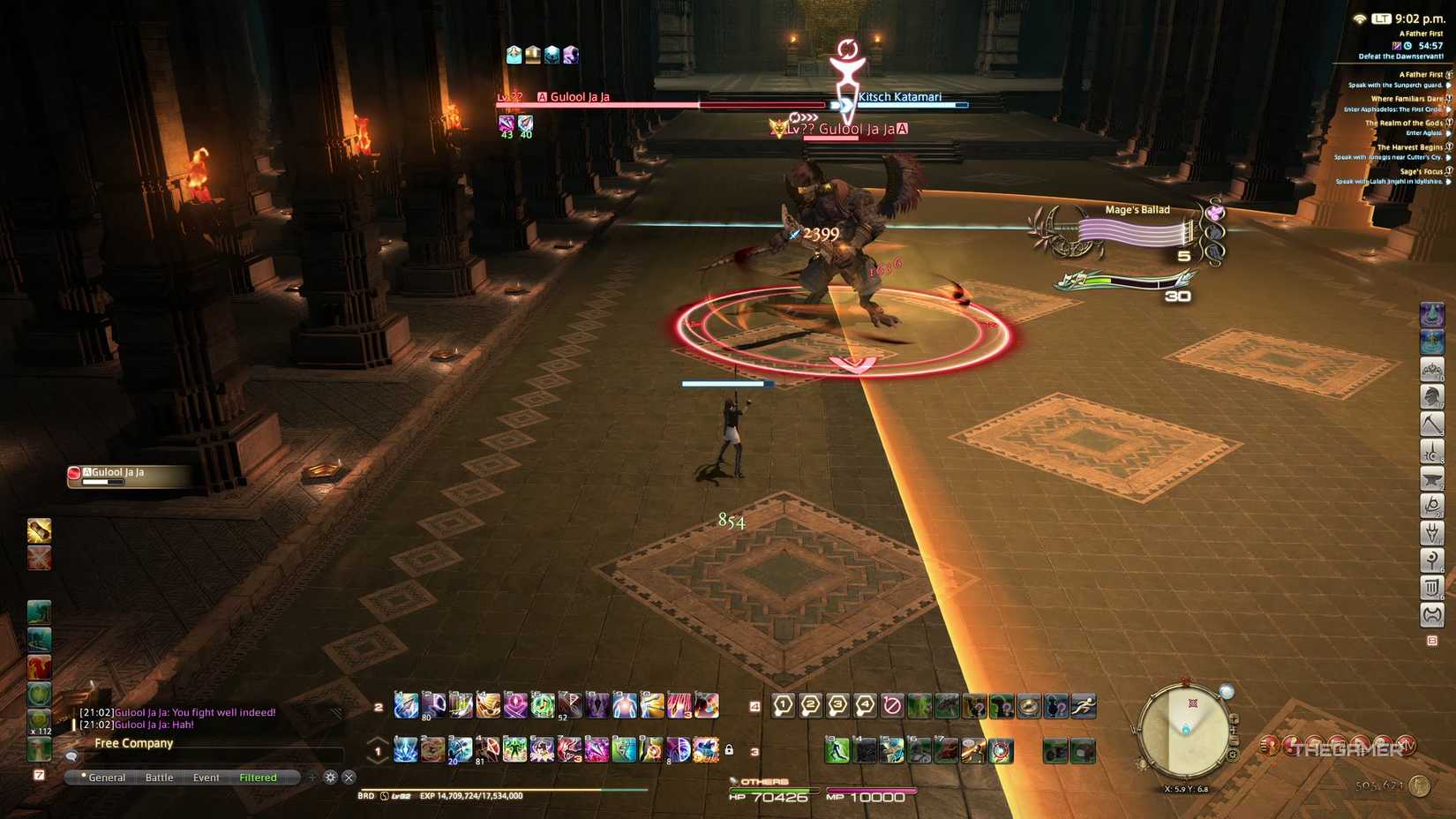The height and width of the screenshot is (819, 1456).
Task: Open the minimap settings gear icon
Action: point(1233,755)
